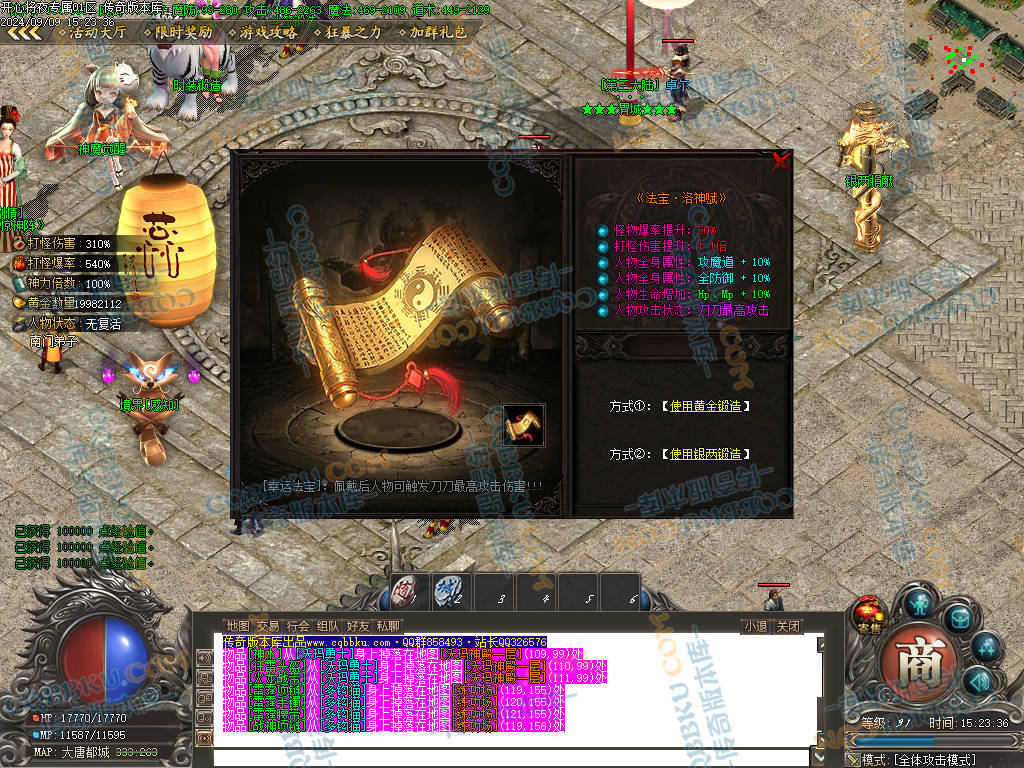Viewport: 1024px width, 768px height.
Task: Open the 组队 team tab
Action: pos(328,626)
